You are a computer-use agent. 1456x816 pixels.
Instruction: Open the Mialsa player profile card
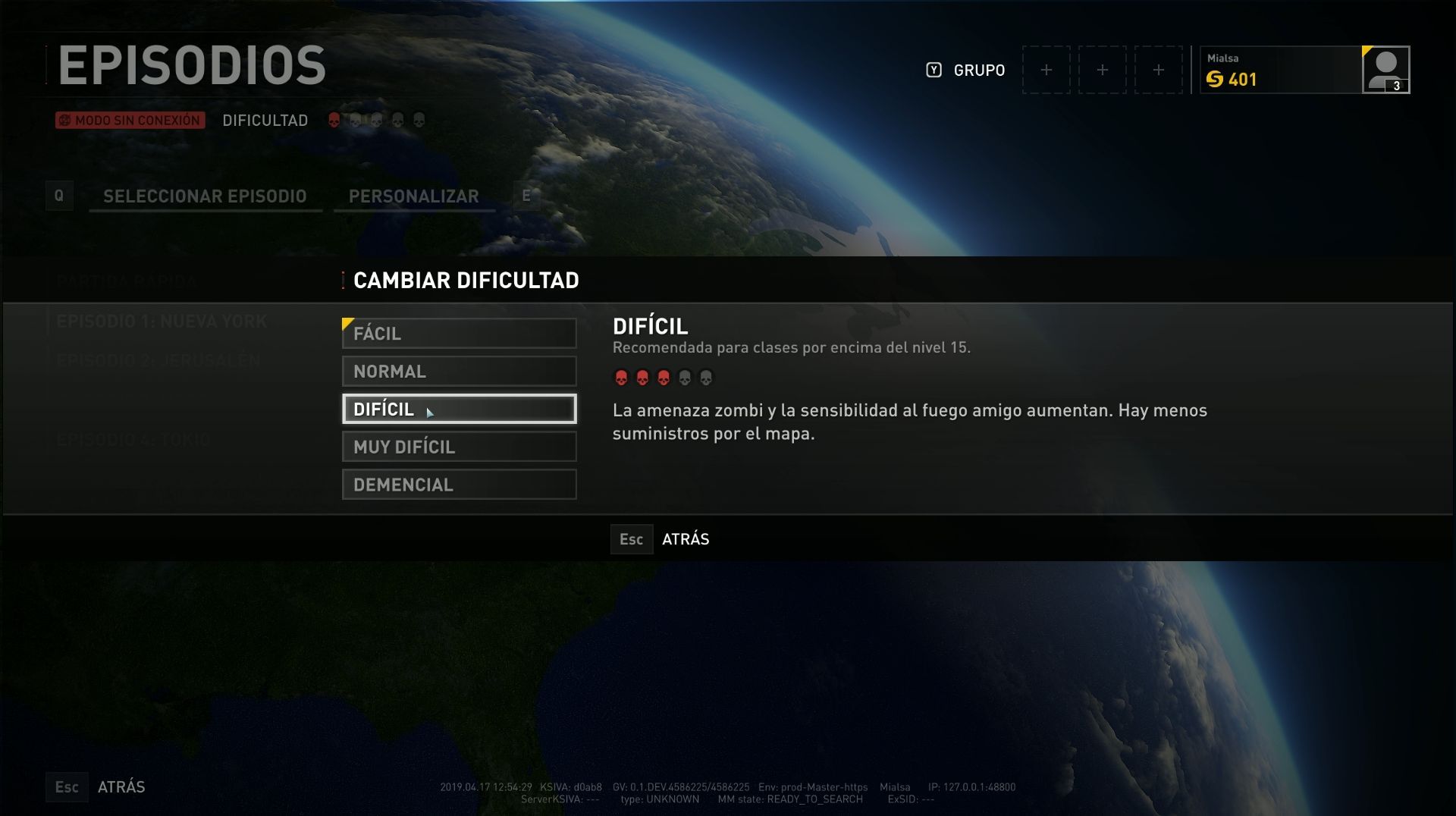pyautogui.click(x=1304, y=70)
